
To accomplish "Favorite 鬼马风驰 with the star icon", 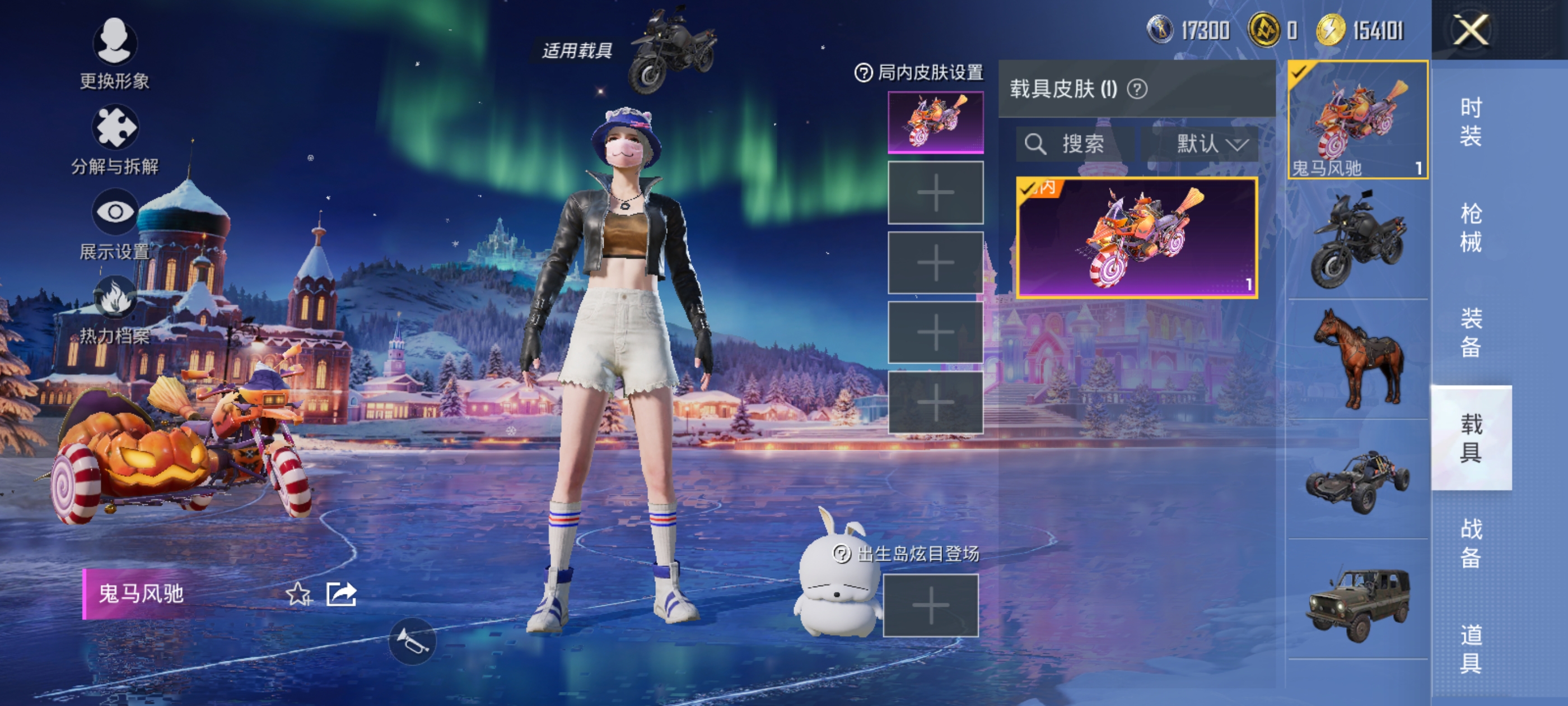I will [x=298, y=593].
